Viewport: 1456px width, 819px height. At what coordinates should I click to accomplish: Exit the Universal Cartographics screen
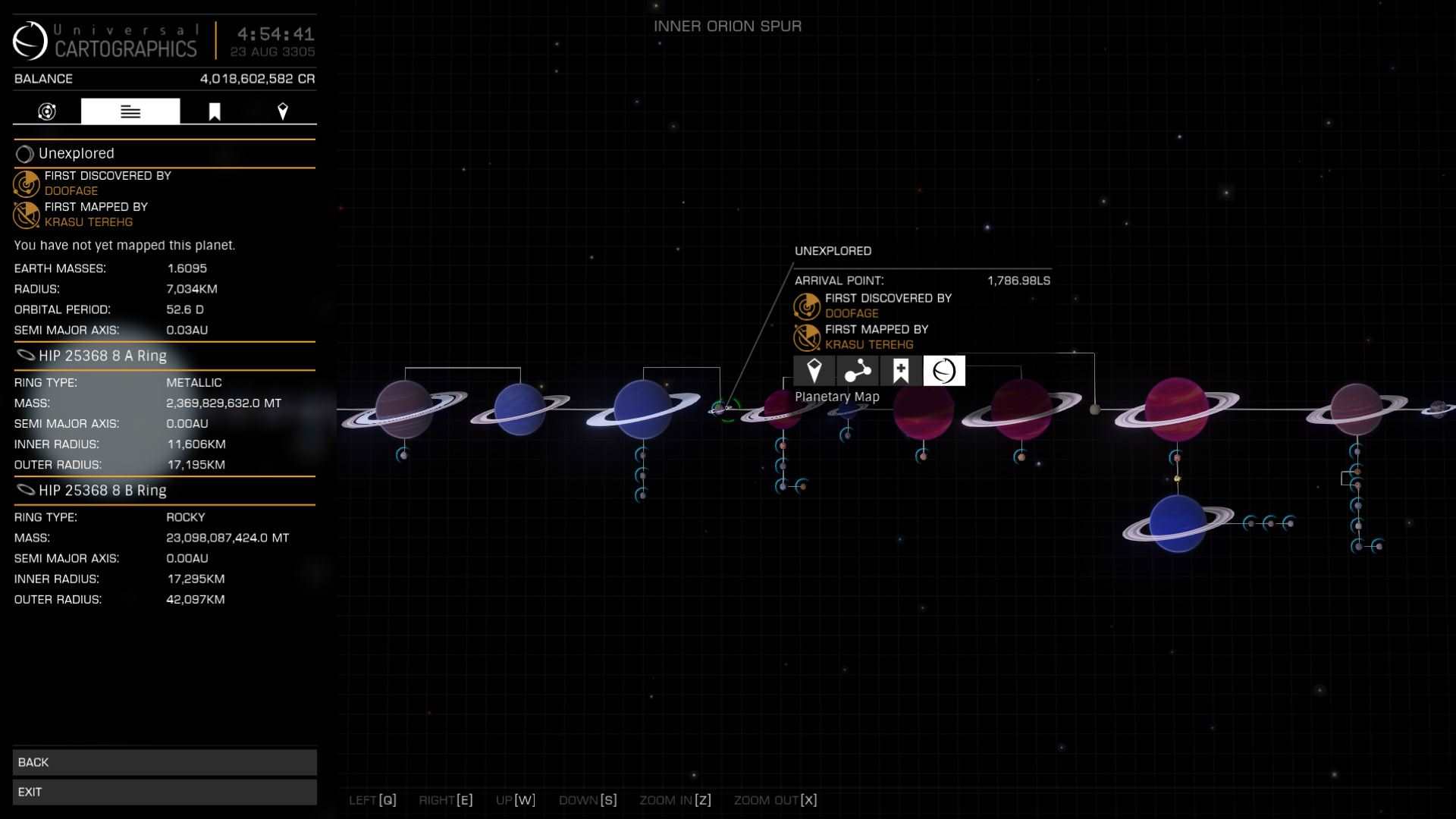pyautogui.click(x=165, y=792)
